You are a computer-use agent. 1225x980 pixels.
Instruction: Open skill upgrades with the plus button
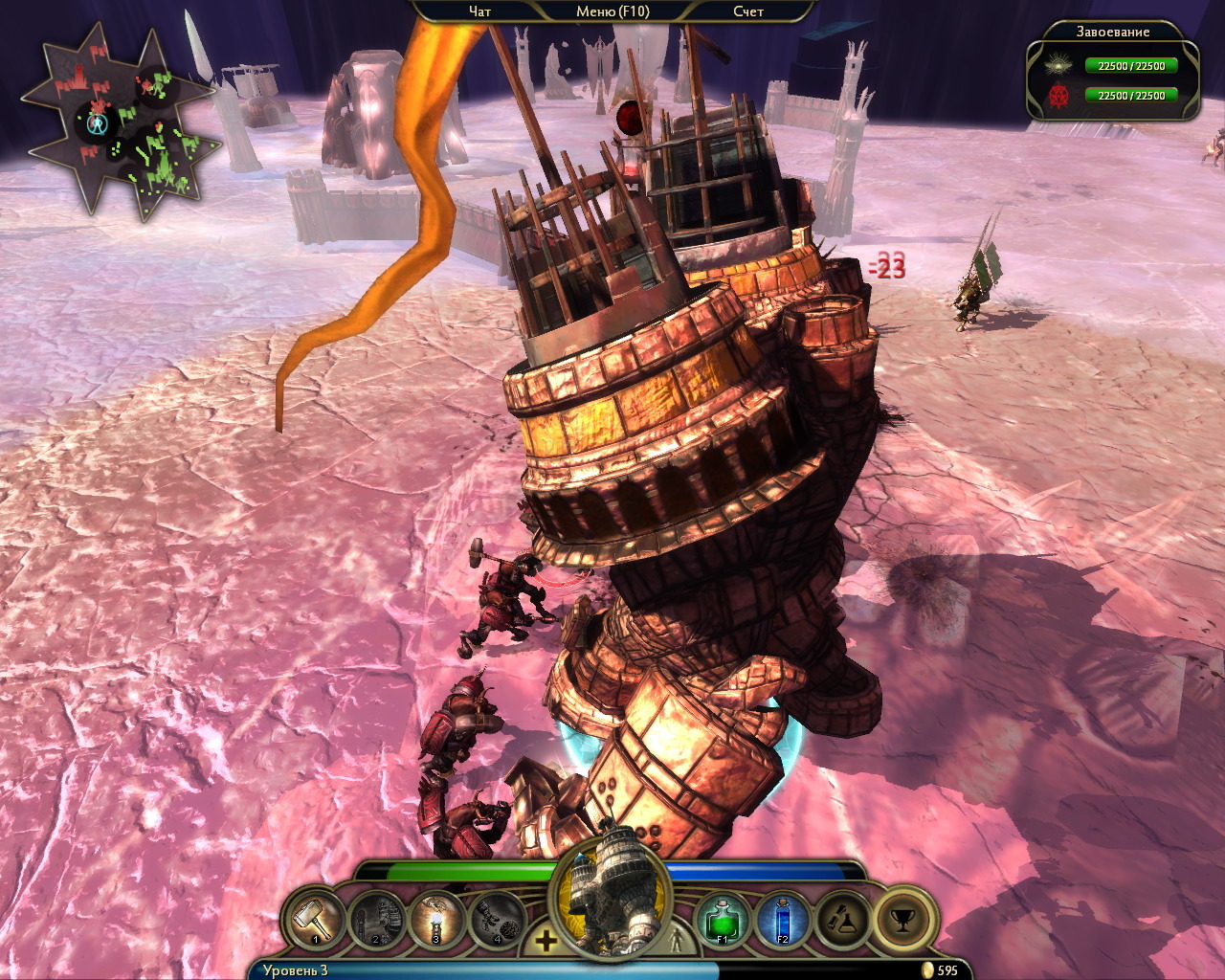(x=546, y=941)
